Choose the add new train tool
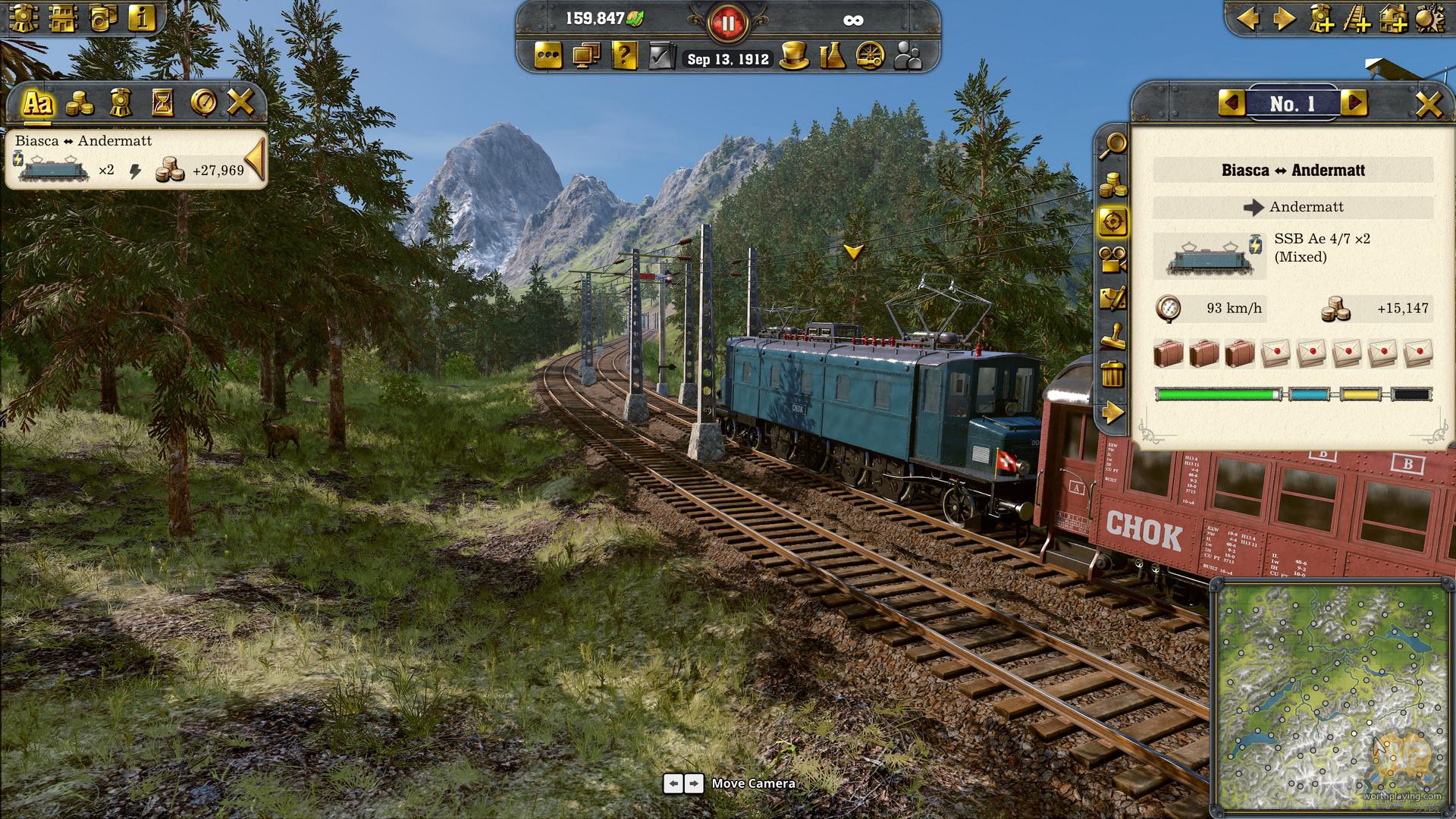Screen dimensions: 1456x819 1322,19
